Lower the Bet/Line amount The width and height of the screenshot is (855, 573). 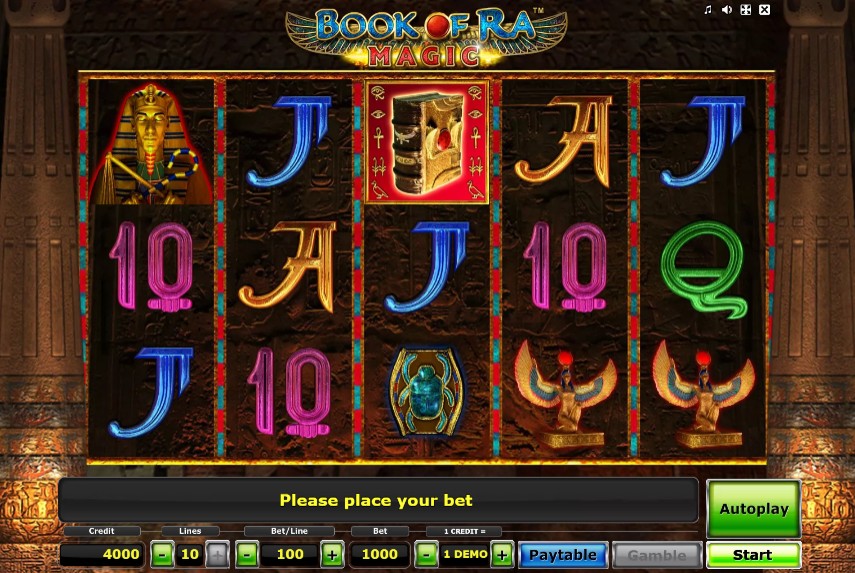tap(247, 554)
